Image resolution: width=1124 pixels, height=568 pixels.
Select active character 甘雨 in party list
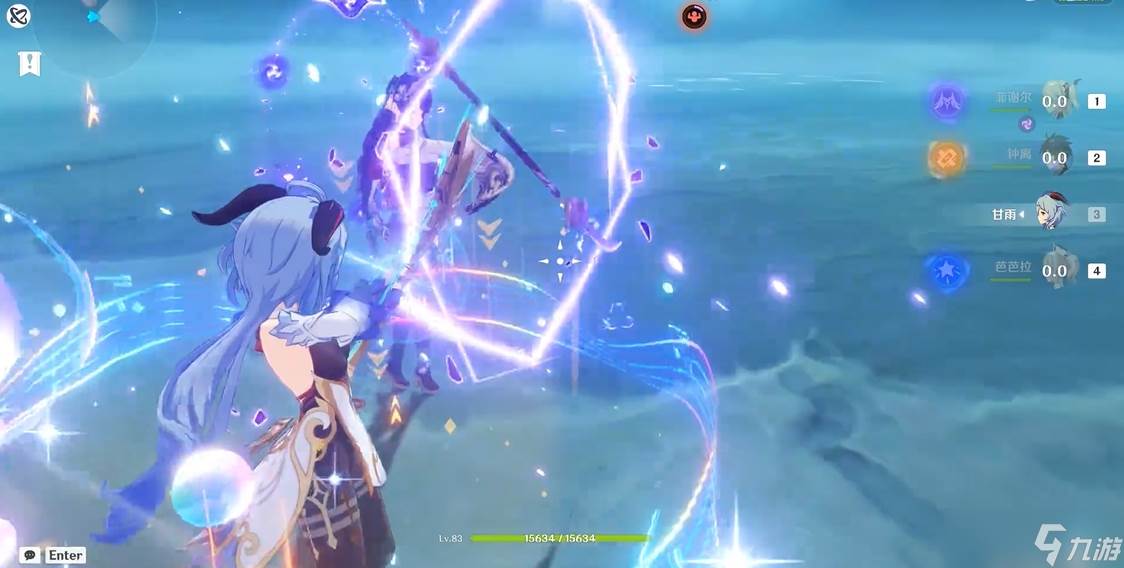(x=1051, y=213)
